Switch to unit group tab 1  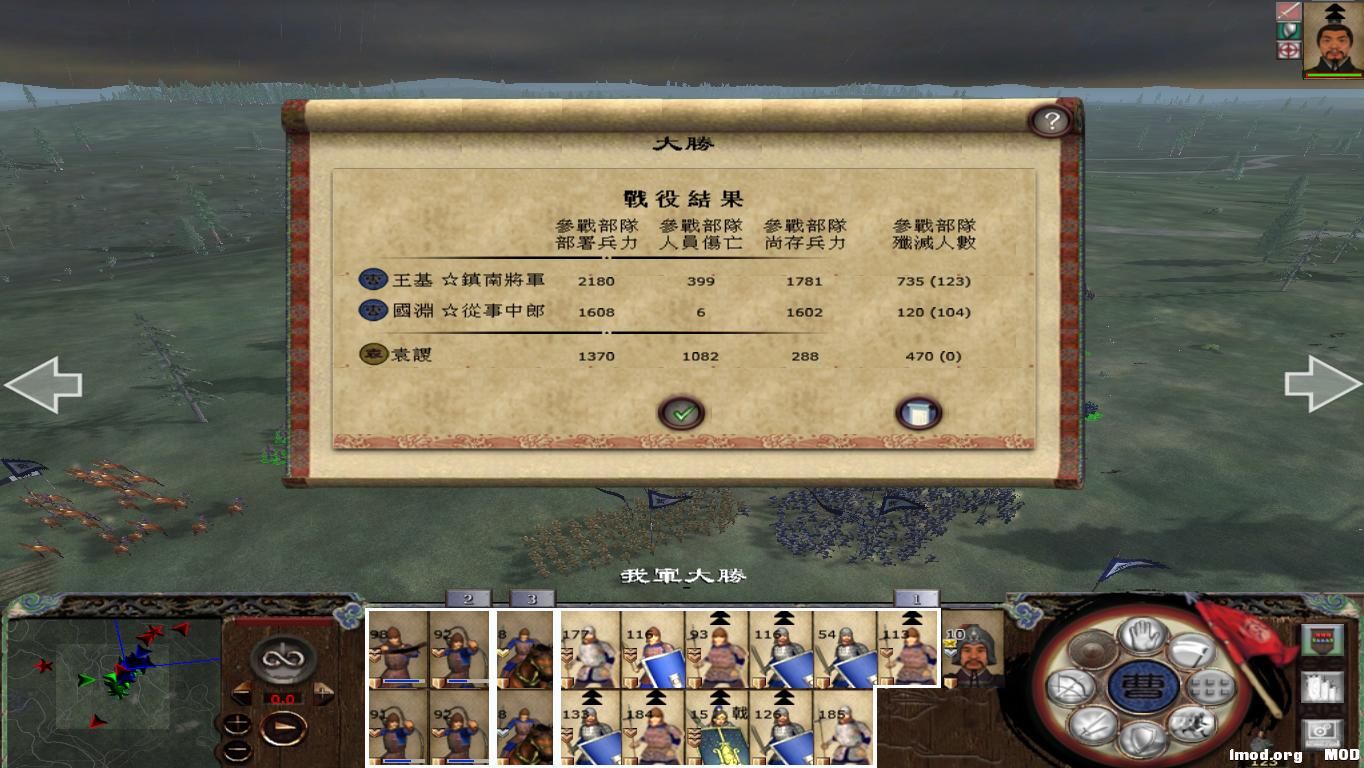pos(916,598)
